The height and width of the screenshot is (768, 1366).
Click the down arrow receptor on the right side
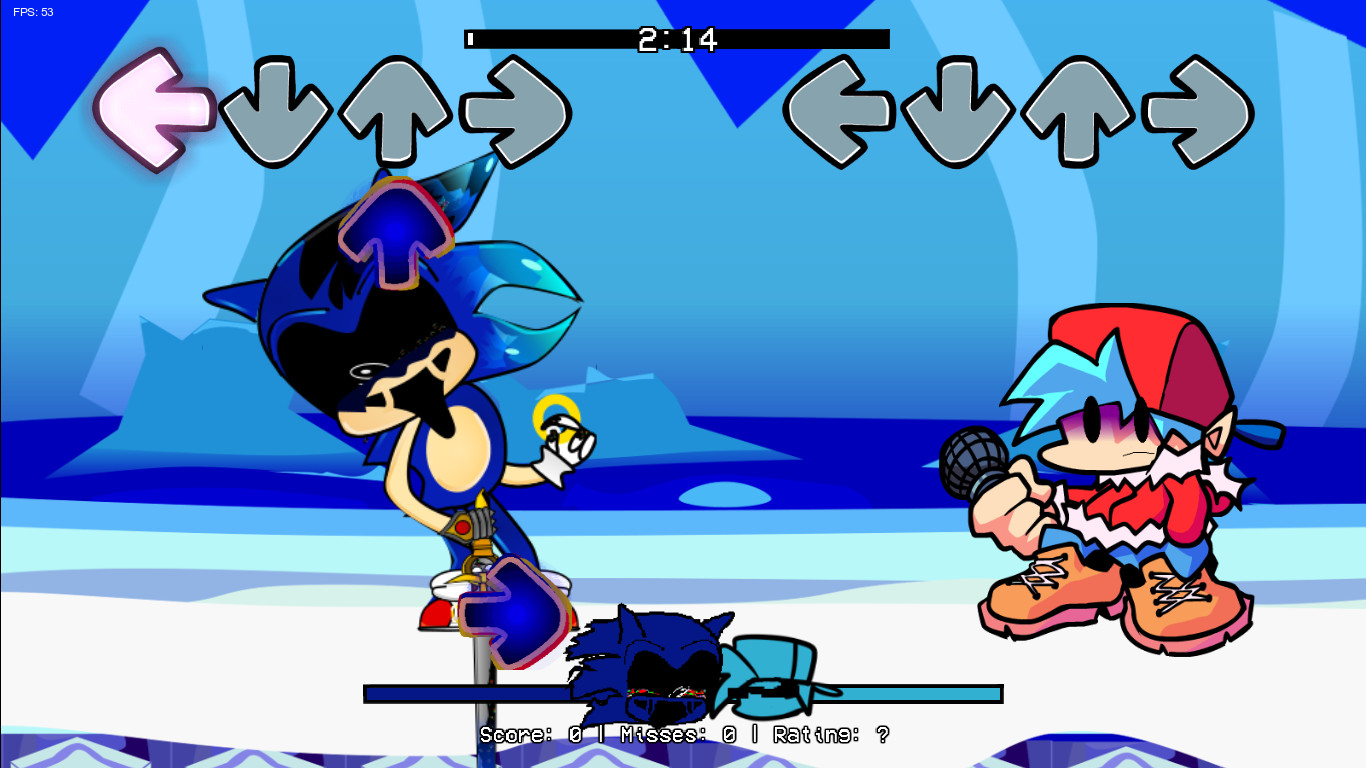click(x=958, y=110)
